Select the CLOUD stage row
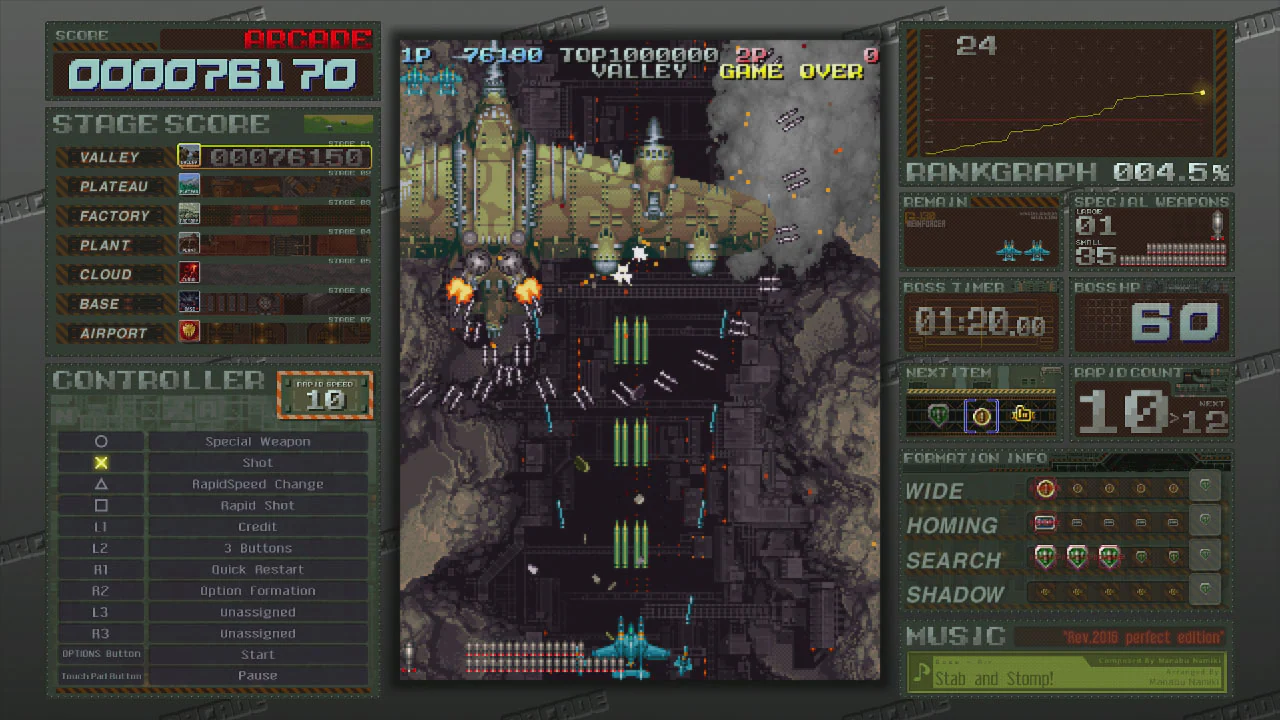The height and width of the screenshot is (720, 1280). pos(212,273)
